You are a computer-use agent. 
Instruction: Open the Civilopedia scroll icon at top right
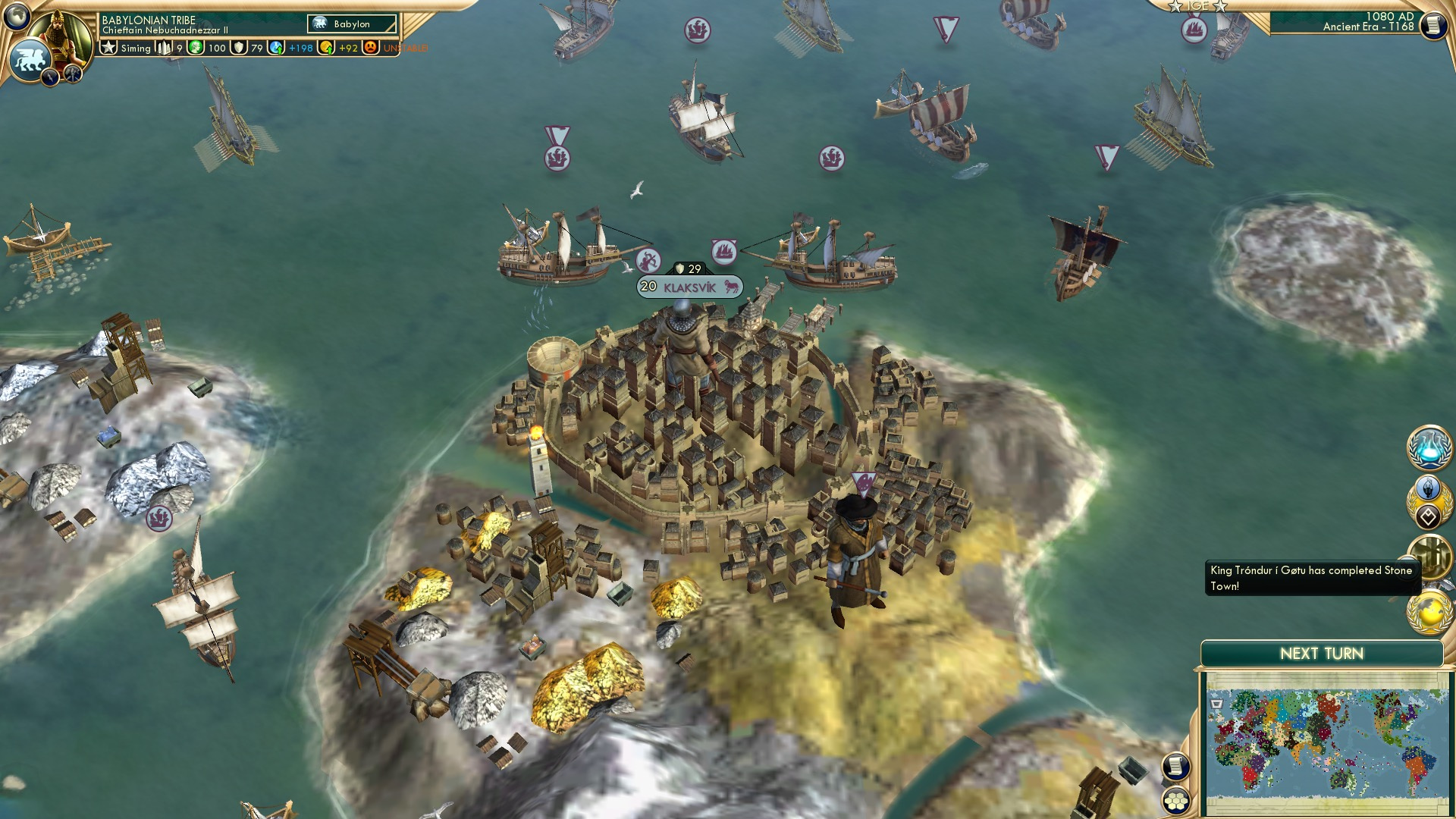pos(1432,25)
